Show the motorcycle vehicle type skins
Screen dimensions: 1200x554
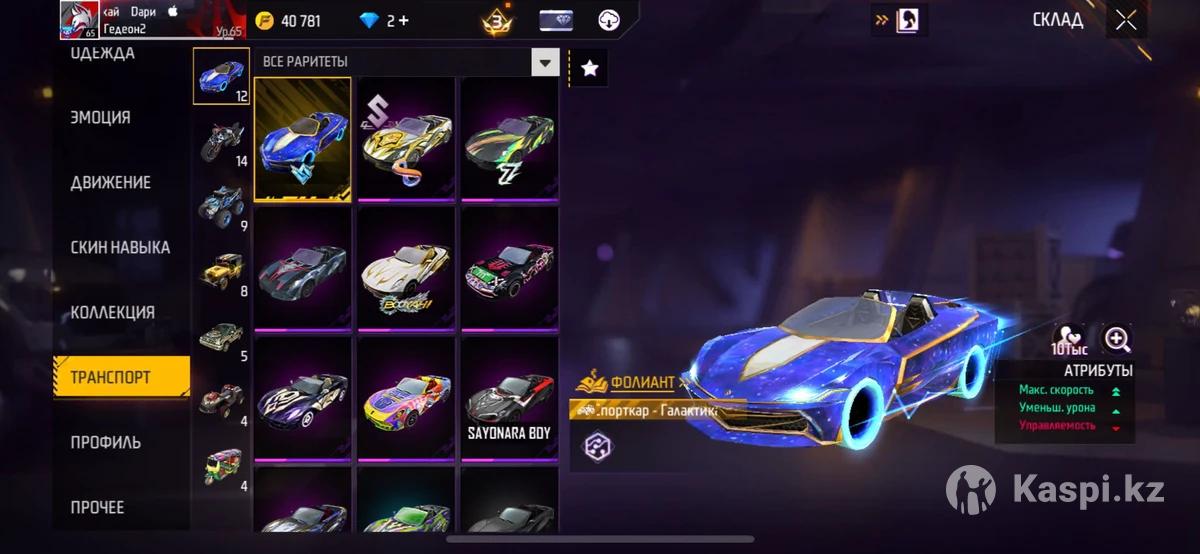(x=221, y=143)
